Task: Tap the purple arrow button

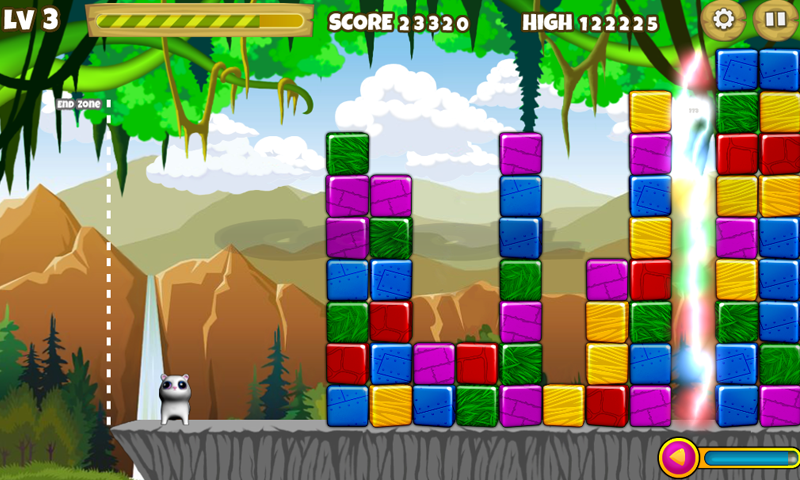Action: coord(678,459)
